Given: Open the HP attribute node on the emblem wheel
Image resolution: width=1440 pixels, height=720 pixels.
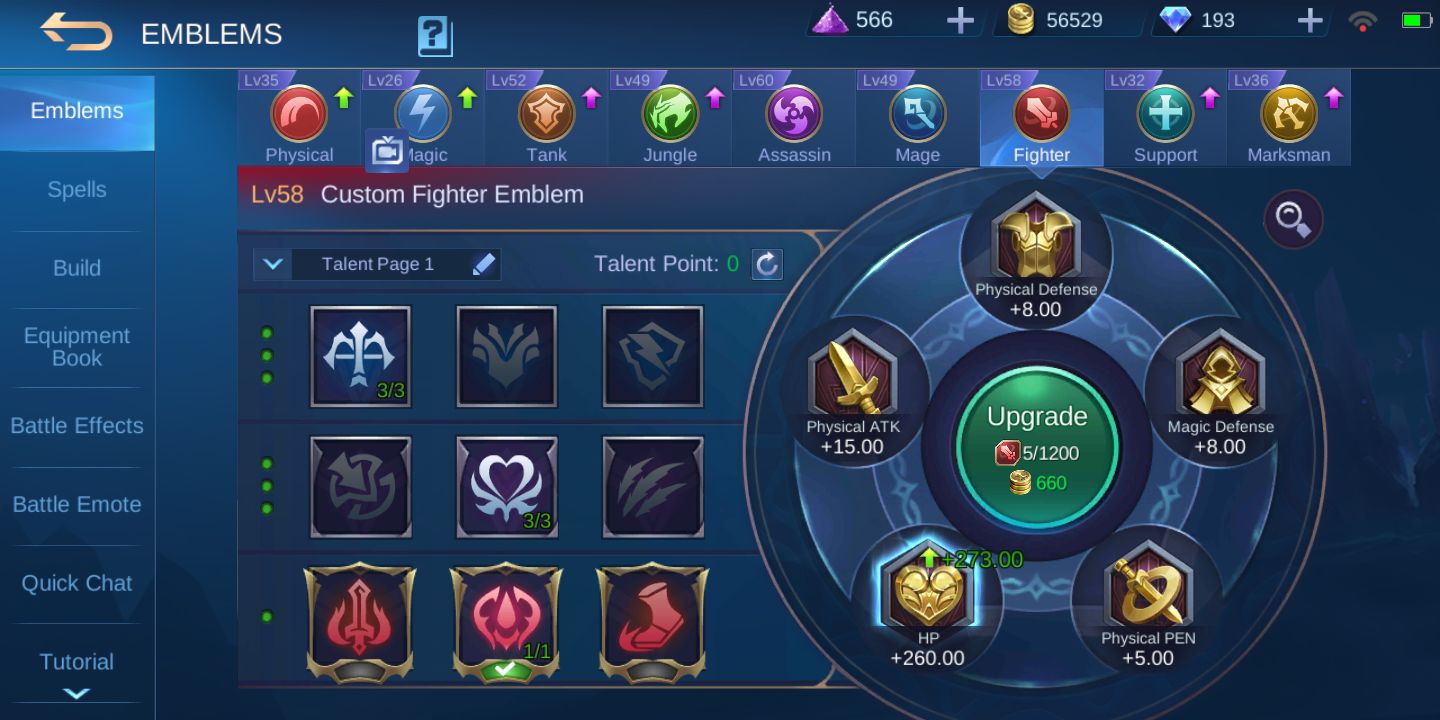Looking at the screenshot, I should [x=928, y=595].
